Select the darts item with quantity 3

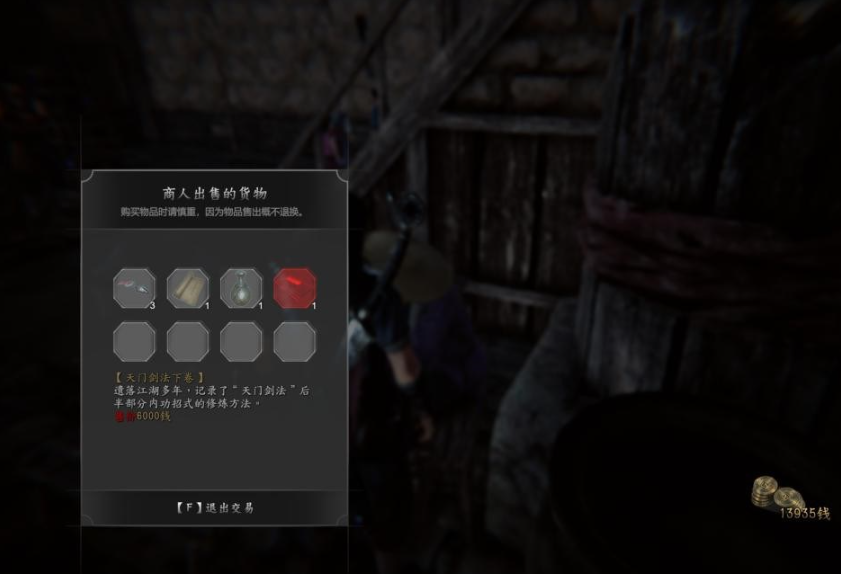(134, 289)
